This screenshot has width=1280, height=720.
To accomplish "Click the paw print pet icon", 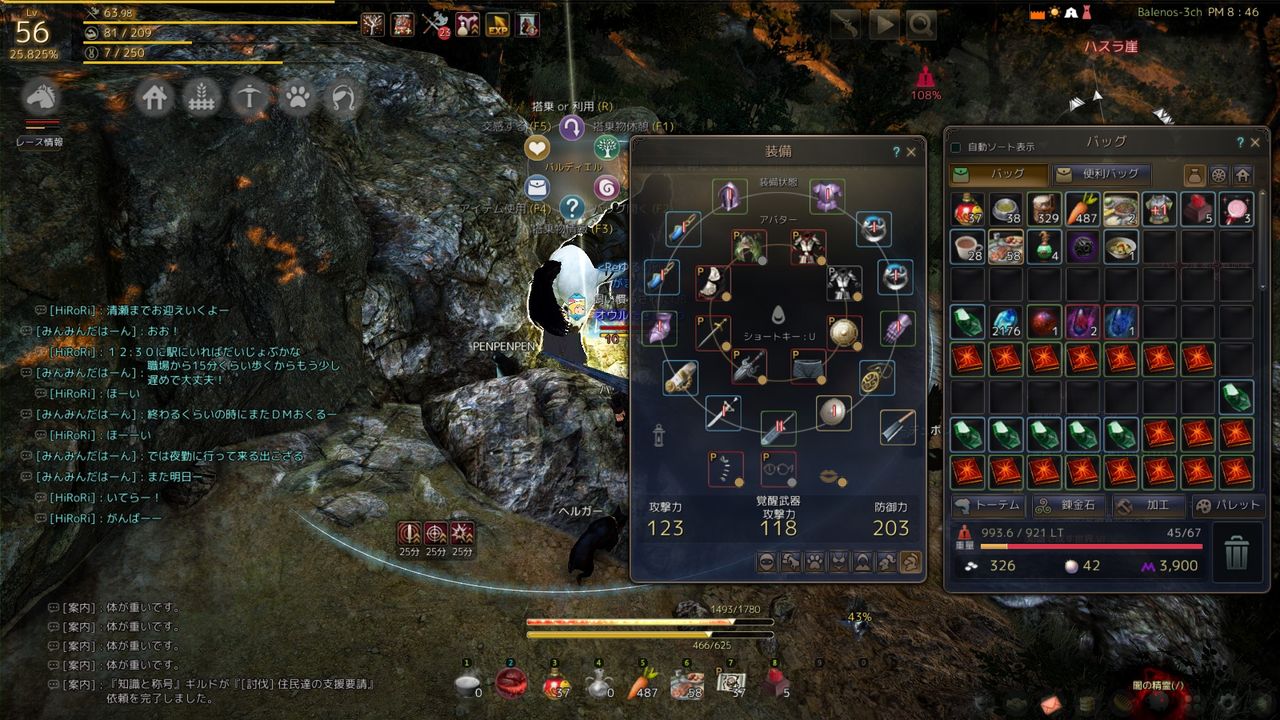I will point(297,98).
